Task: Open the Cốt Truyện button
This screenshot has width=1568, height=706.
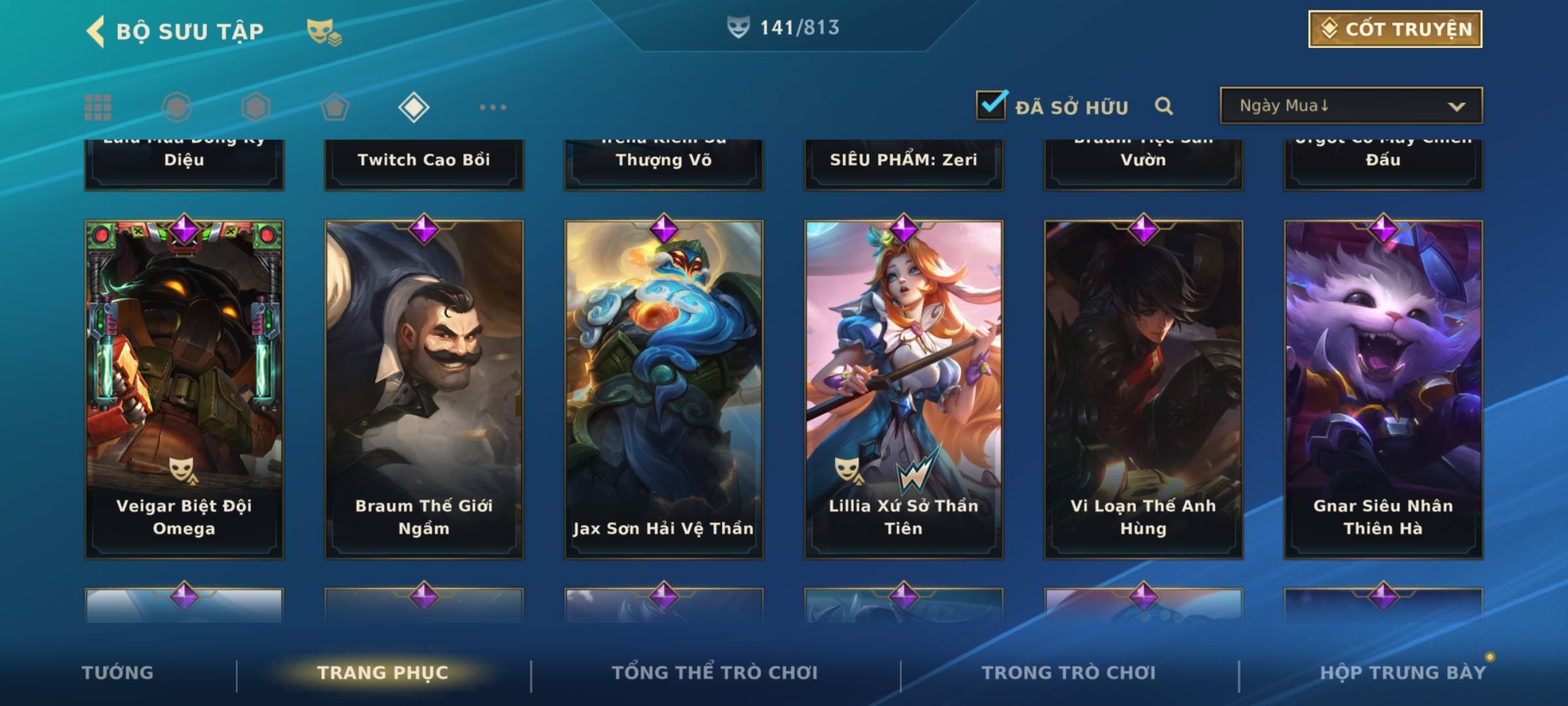Action: (x=1395, y=29)
